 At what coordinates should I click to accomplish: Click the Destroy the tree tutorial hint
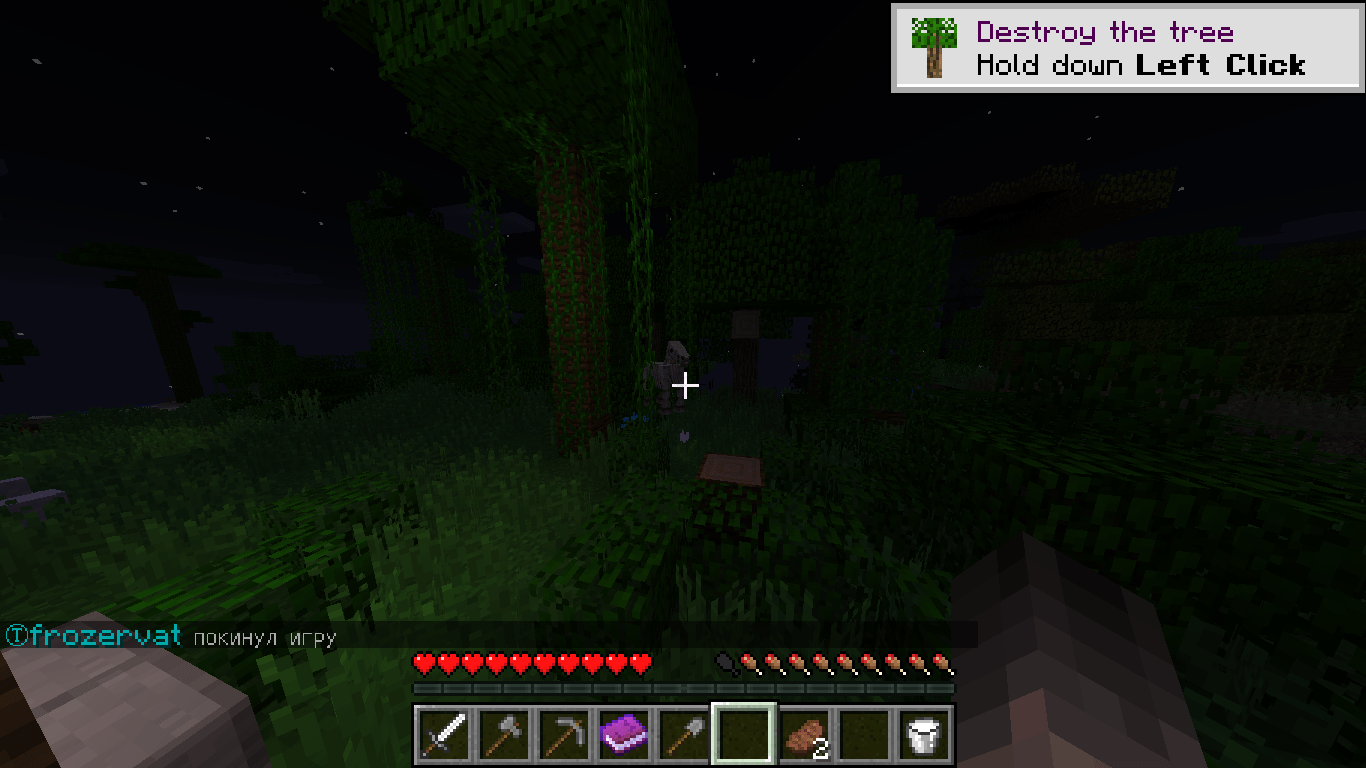[x=1127, y=48]
